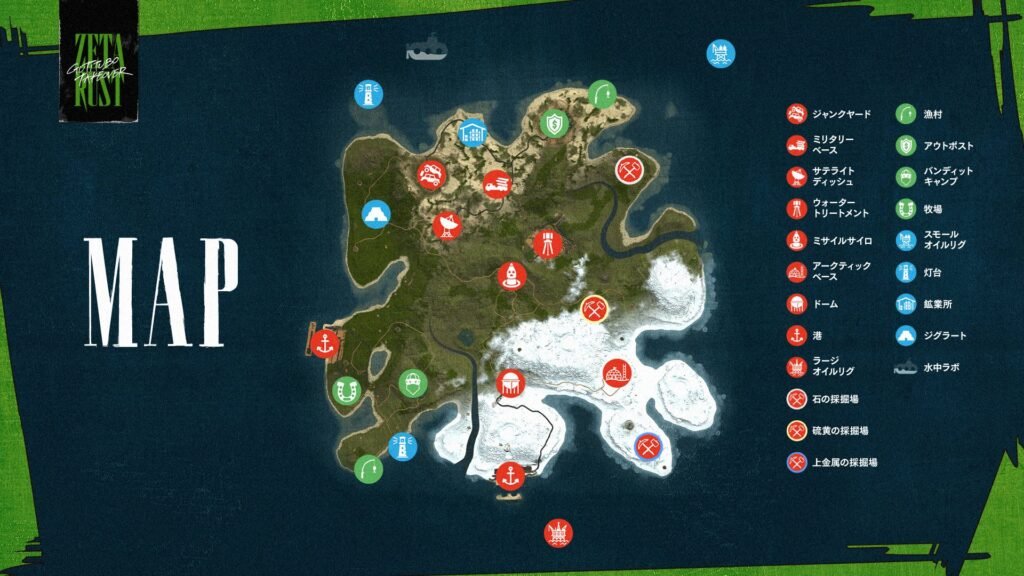Viewport: 1024px width, 576px height.
Task: Select the green outpost shield marker on the island
Action: [553, 123]
